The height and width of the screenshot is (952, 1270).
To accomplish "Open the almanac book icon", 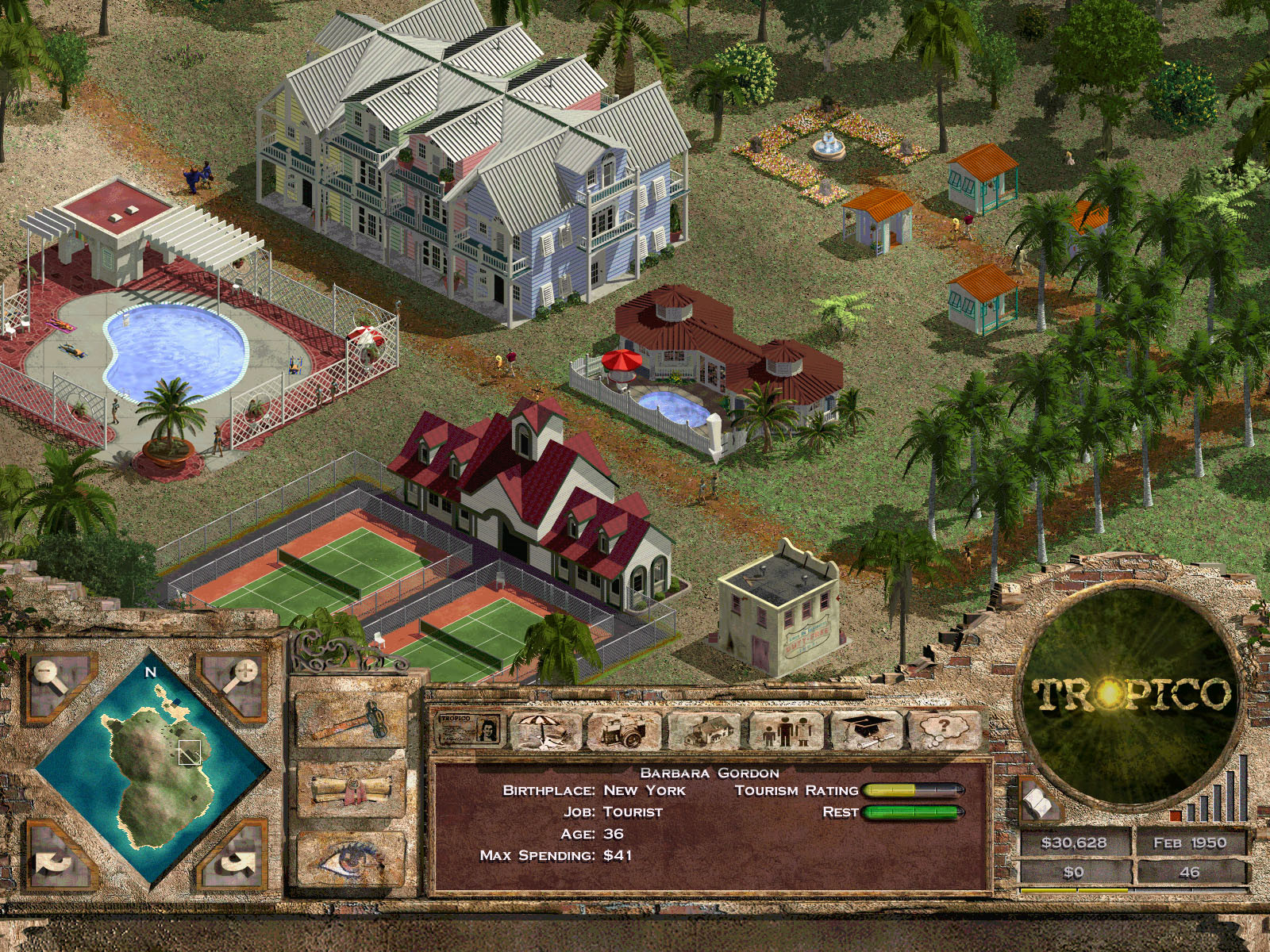I will coord(1037,803).
